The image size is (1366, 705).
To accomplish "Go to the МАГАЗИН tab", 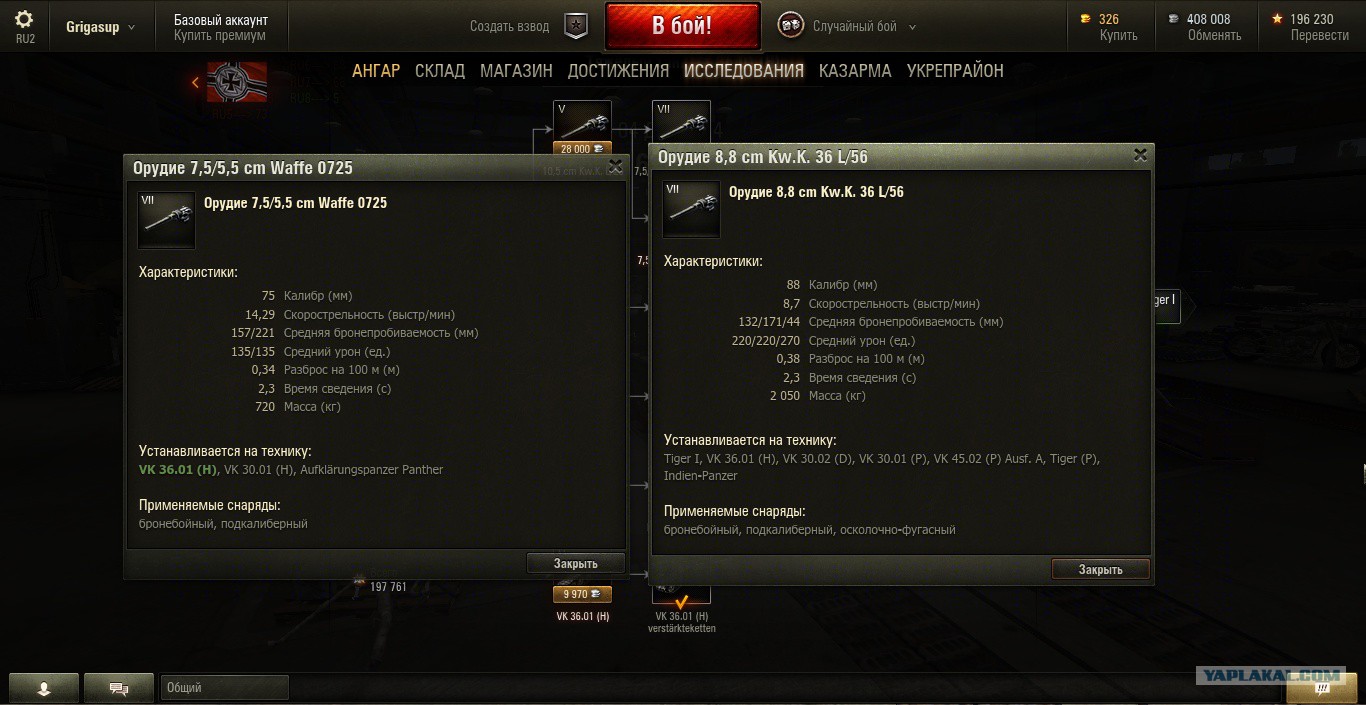I will (x=516, y=71).
